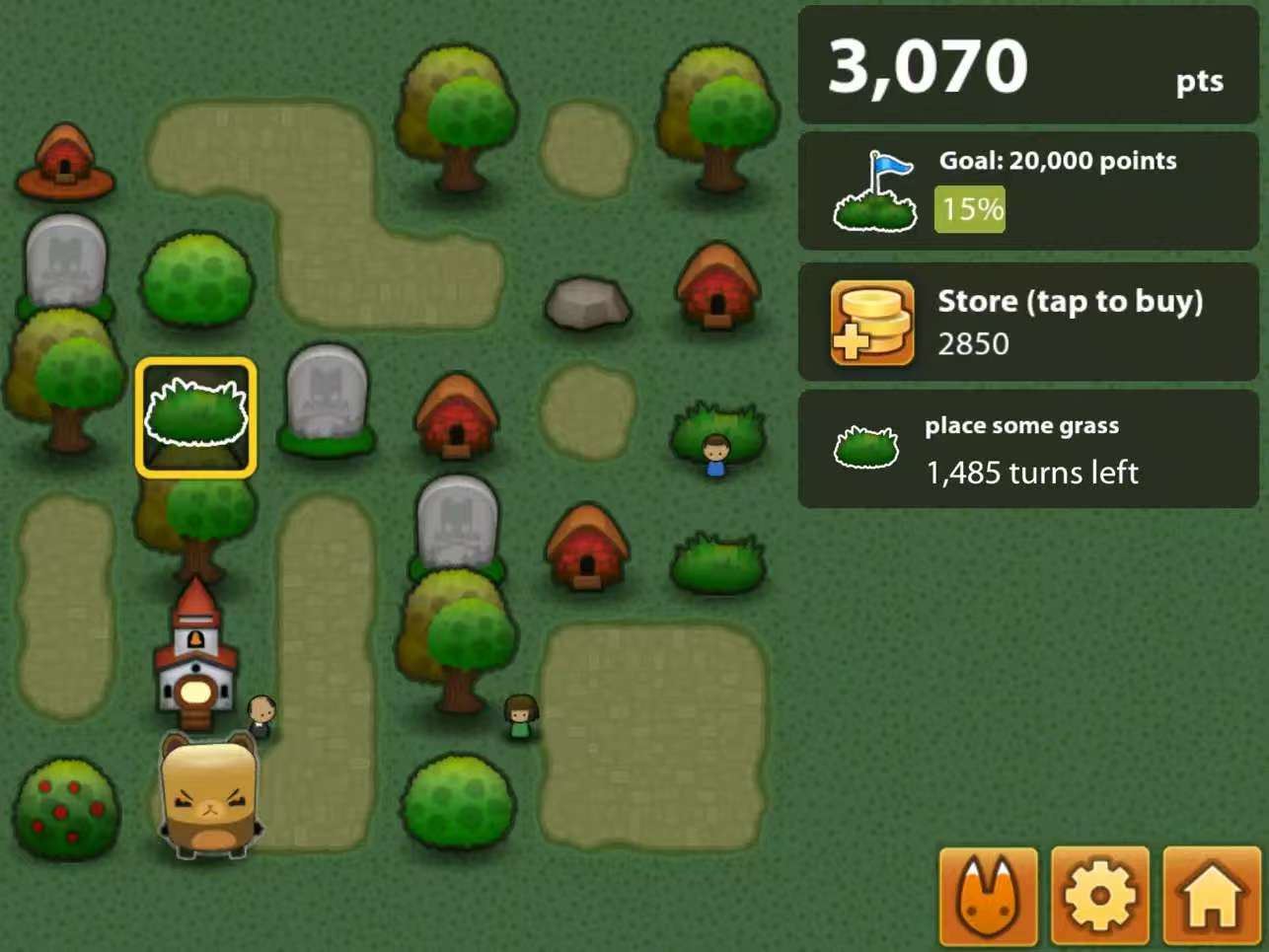
Task: Open the Store to buy items
Action: (1027, 322)
